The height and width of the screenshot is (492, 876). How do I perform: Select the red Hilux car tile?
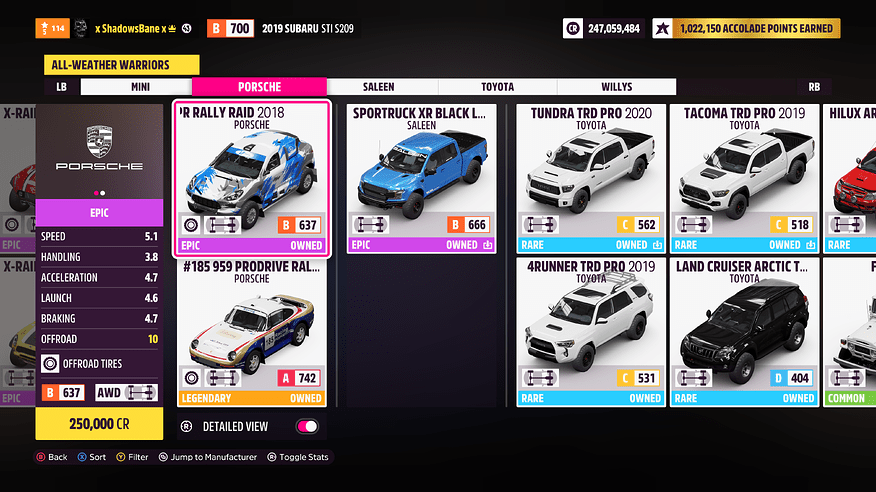click(x=850, y=177)
